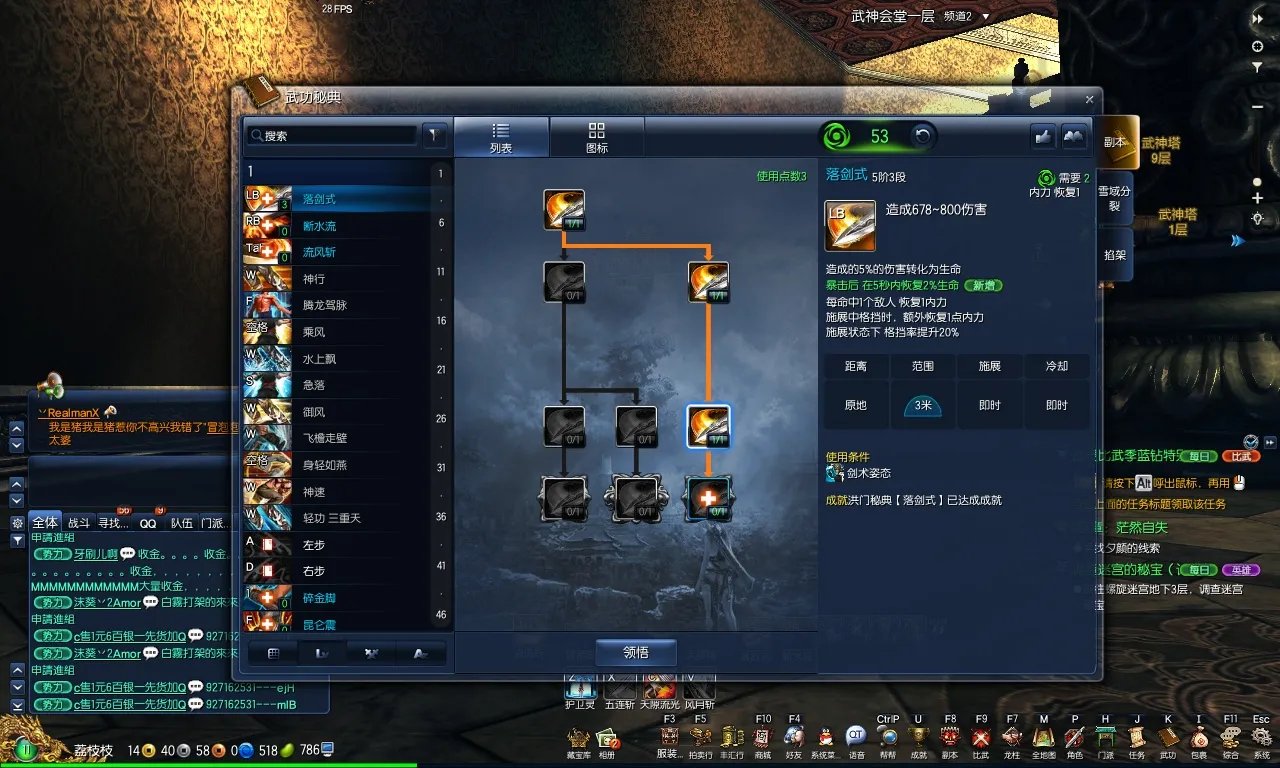Select the 列表 list tab in skill window
The height and width of the screenshot is (768, 1280).
[x=502, y=136]
